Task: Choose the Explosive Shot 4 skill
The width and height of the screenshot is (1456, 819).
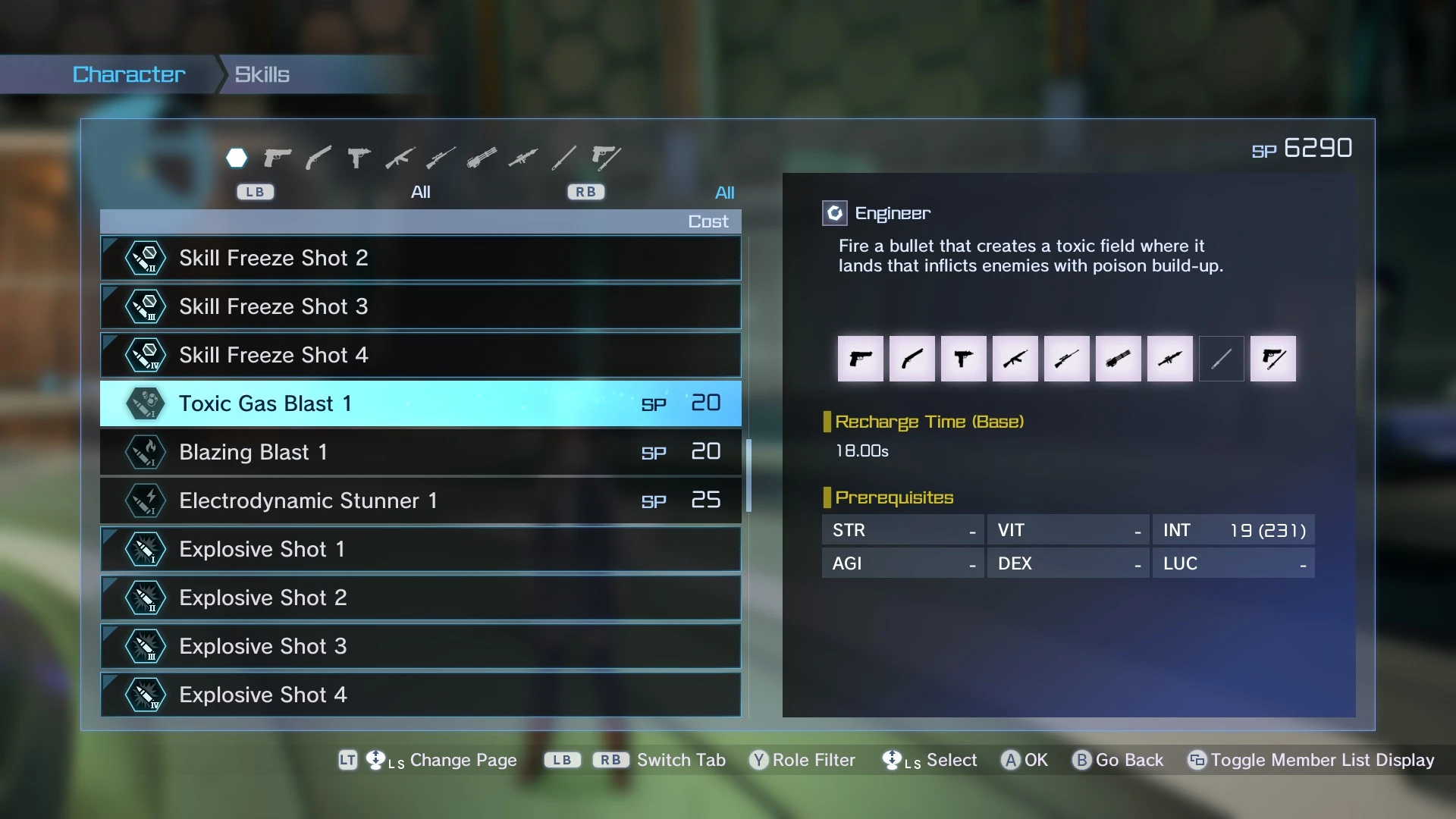Action: (x=420, y=695)
